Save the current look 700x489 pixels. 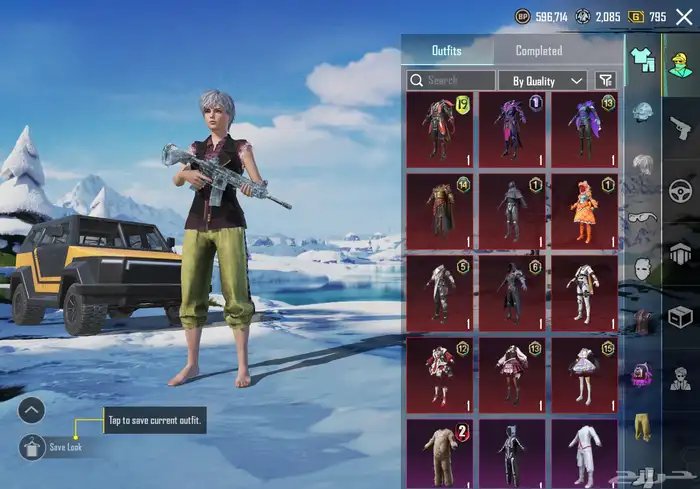pyautogui.click(x=32, y=446)
